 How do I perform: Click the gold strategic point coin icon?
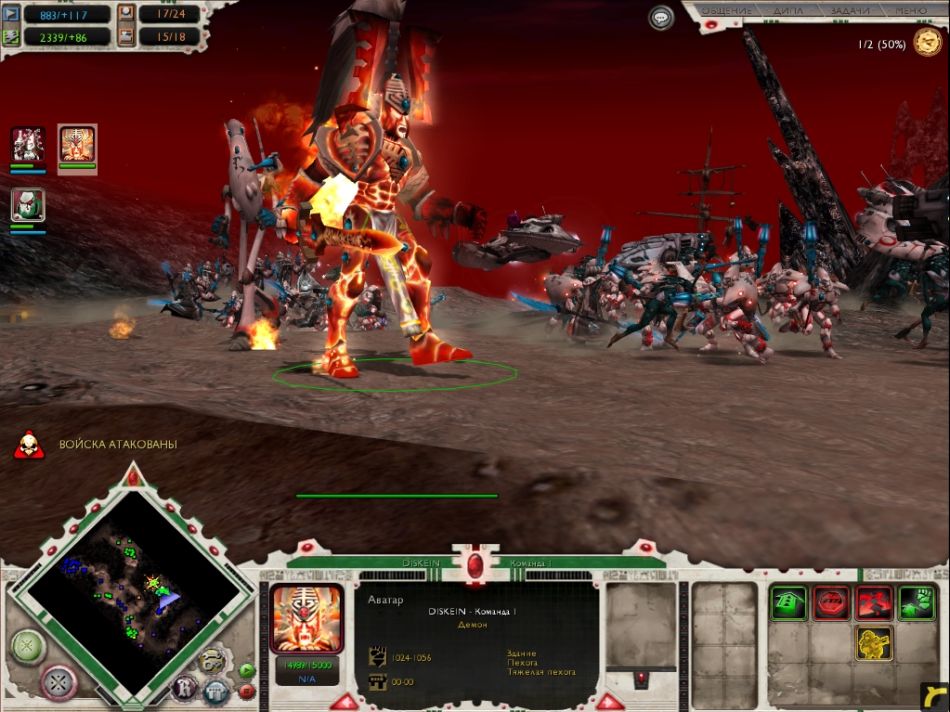(x=927, y=43)
